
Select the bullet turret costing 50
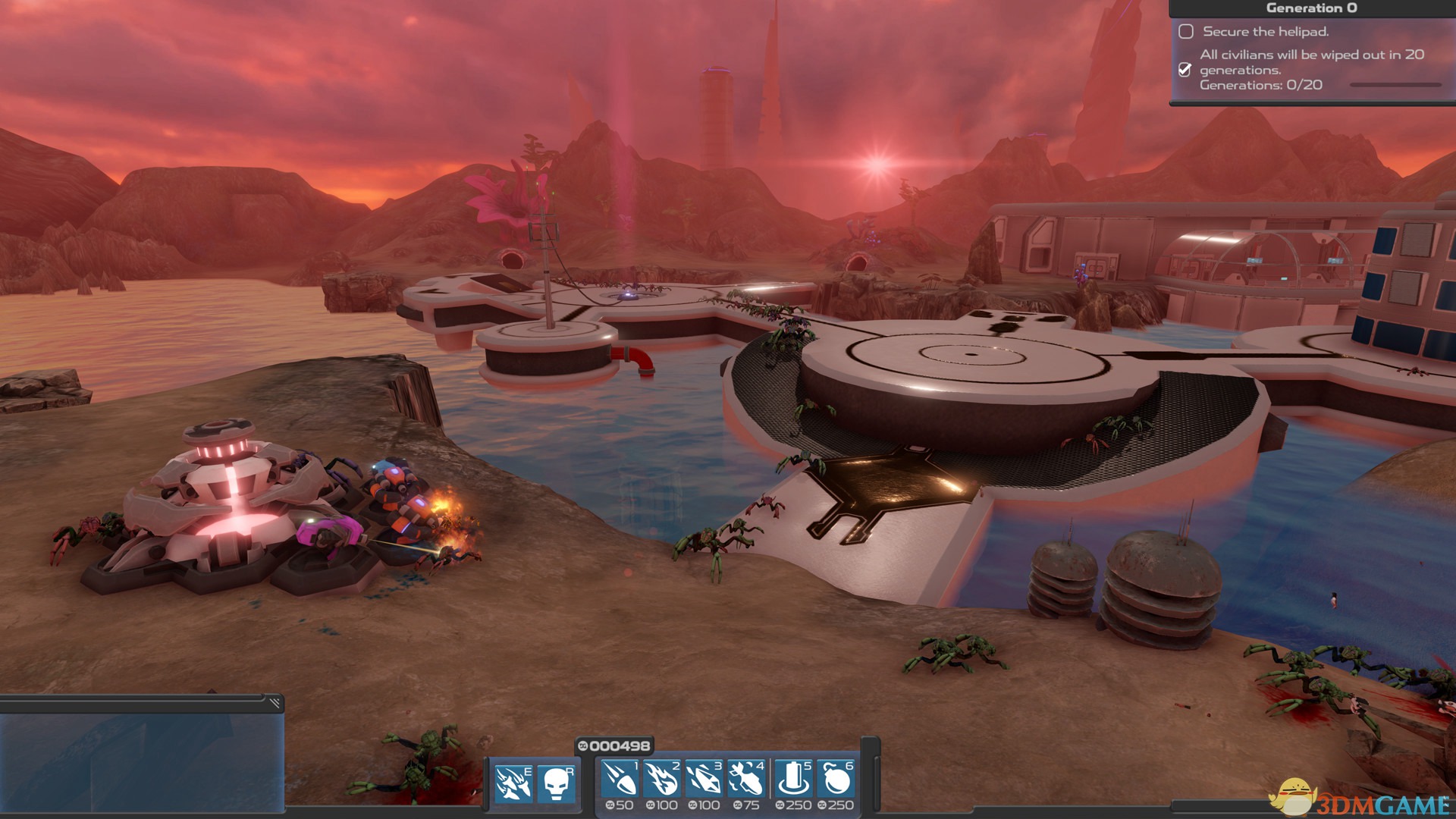[x=620, y=780]
